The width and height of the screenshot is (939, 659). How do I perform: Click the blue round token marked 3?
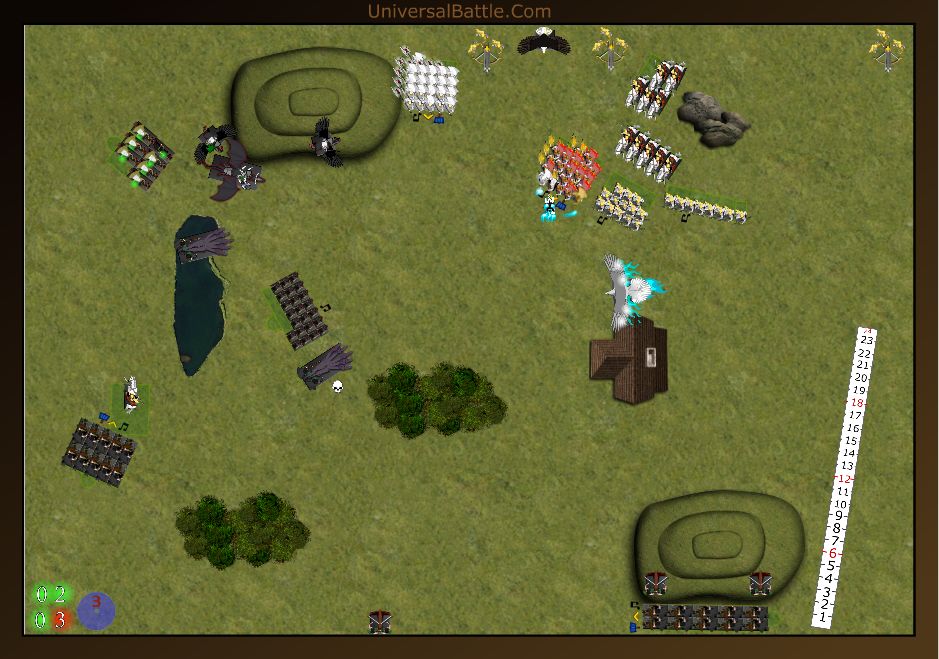click(x=96, y=610)
